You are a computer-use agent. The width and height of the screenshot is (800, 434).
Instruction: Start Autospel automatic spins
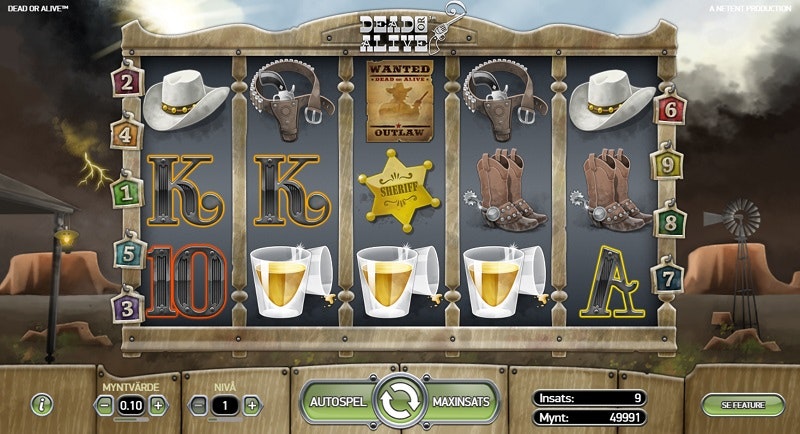[x=339, y=402]
